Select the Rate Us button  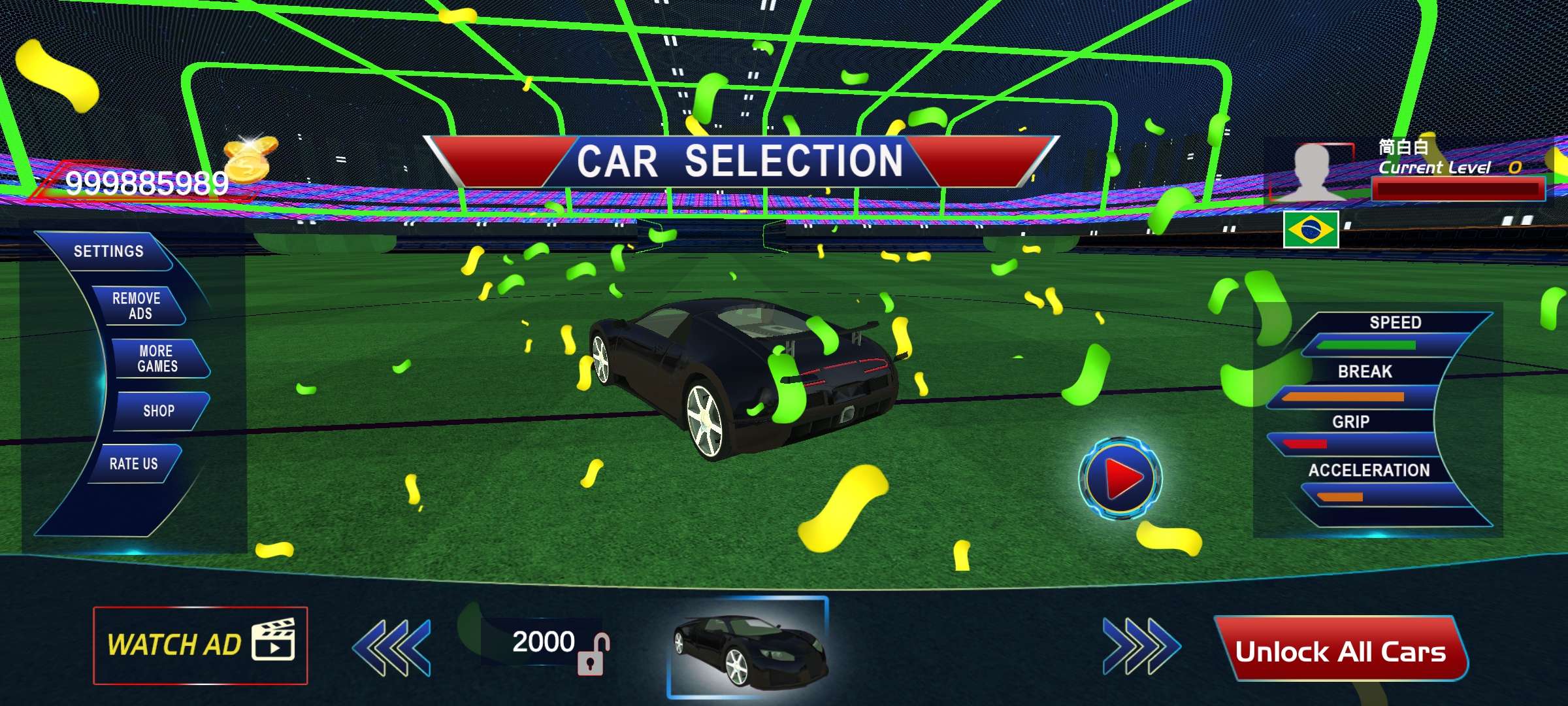[x=133, y=464]
